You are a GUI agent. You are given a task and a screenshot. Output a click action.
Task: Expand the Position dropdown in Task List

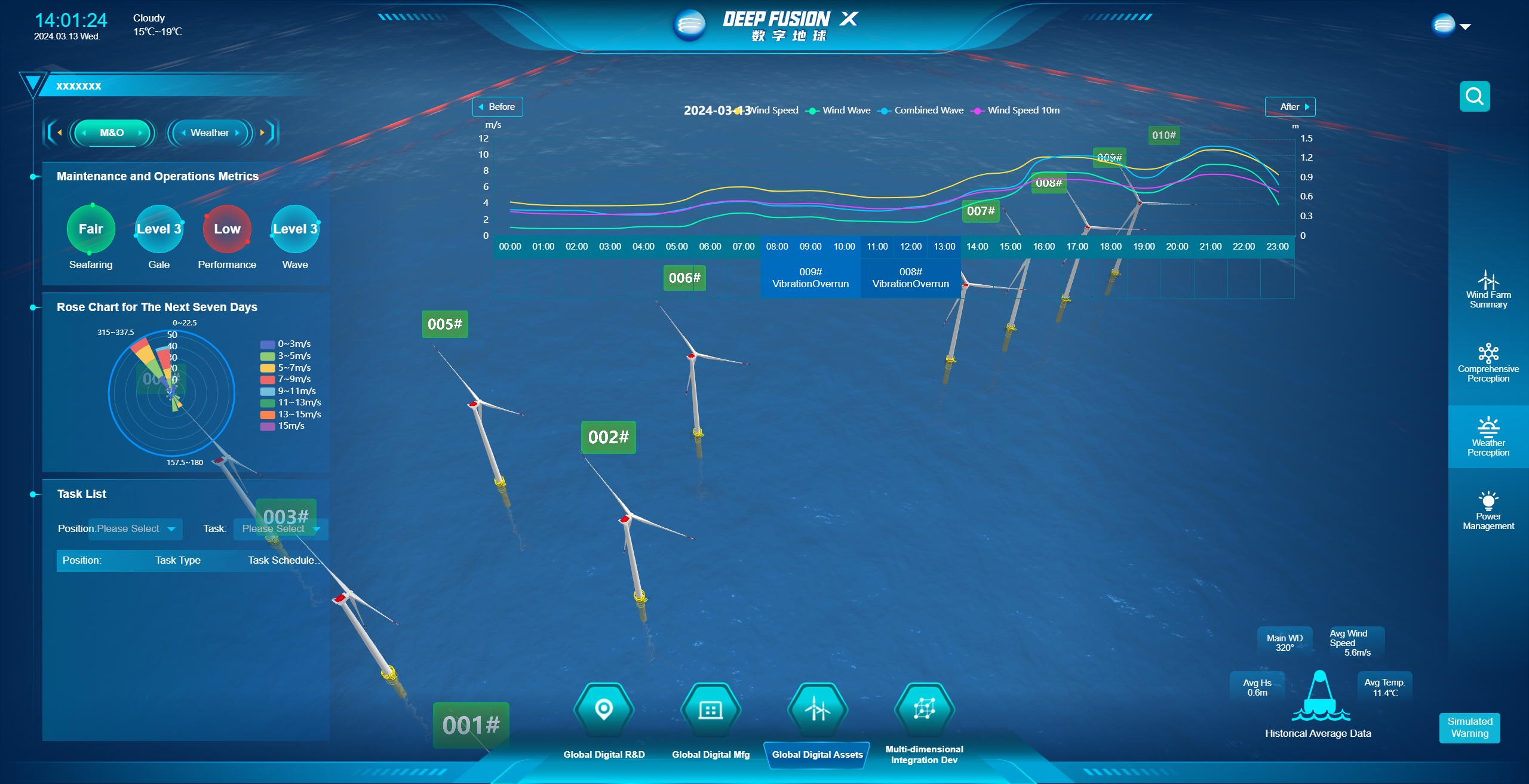[x=136, y=529]
